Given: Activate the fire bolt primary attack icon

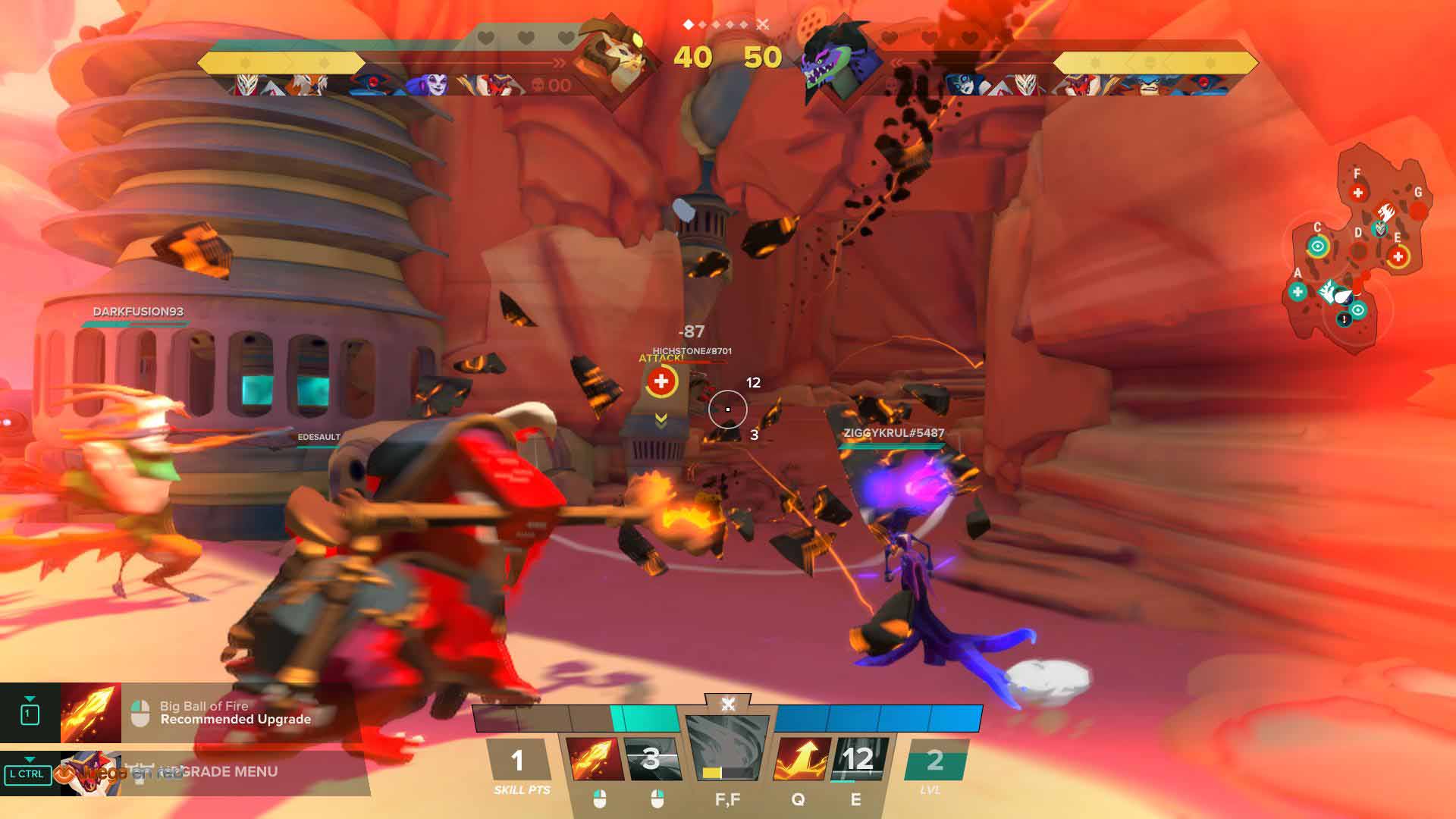Looking at the screenshot, I should 595,759.
